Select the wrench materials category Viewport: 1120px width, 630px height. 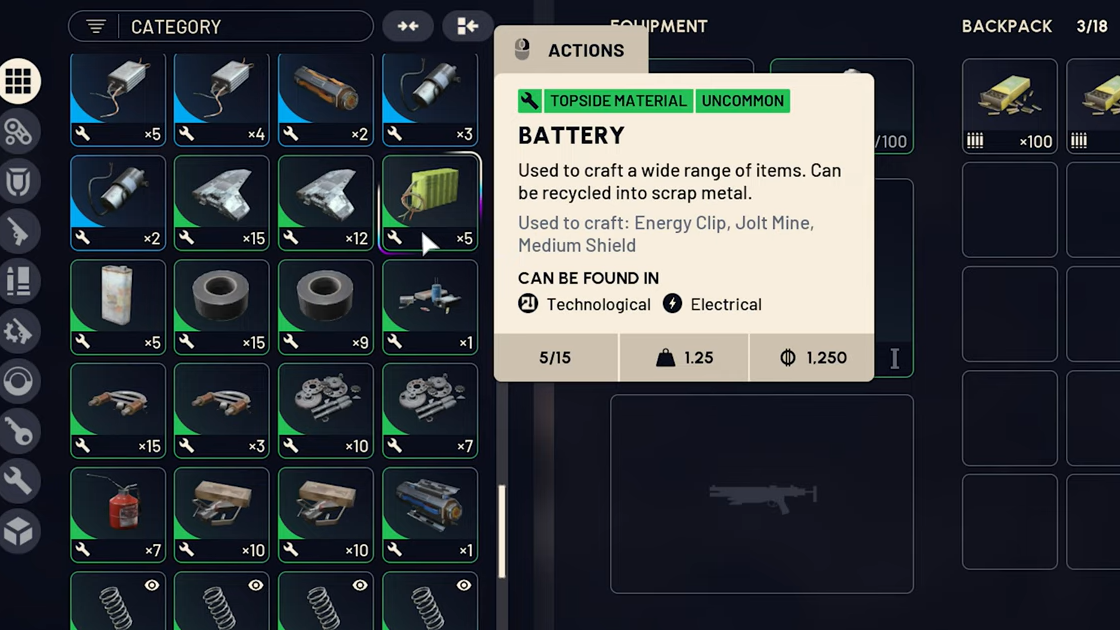19,481
